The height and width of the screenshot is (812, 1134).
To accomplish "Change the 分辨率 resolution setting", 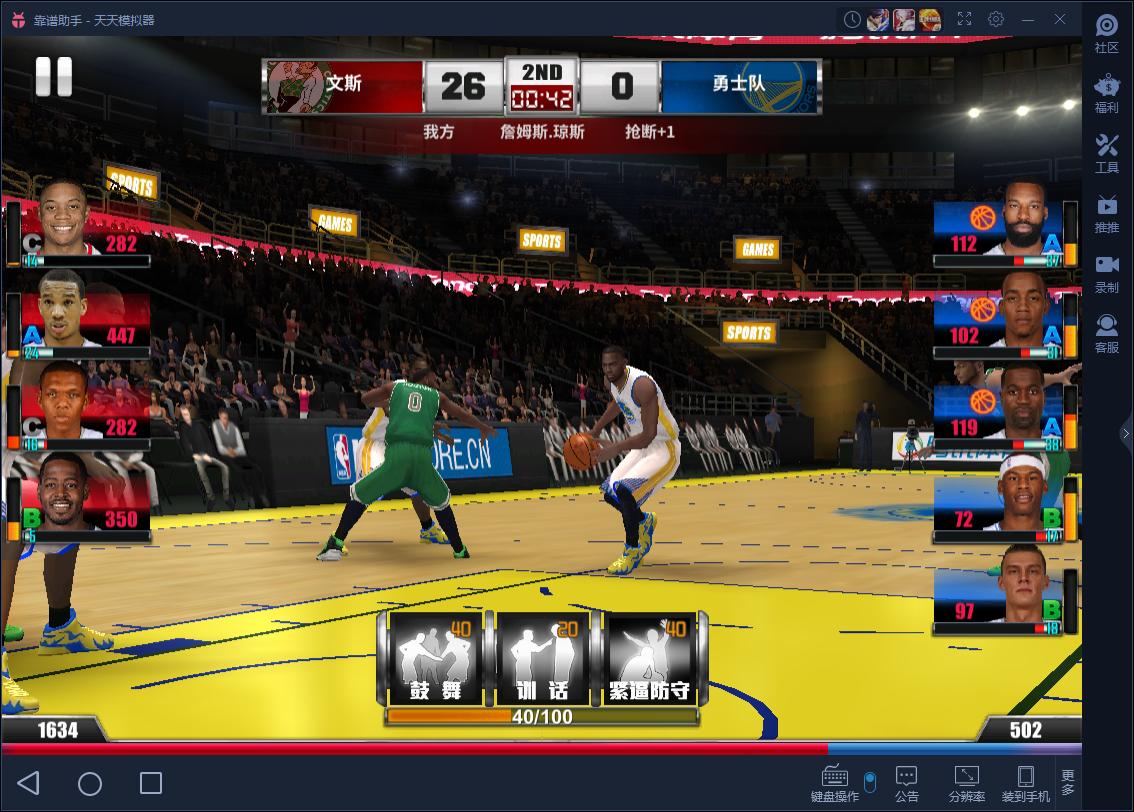I will point(966,784).
